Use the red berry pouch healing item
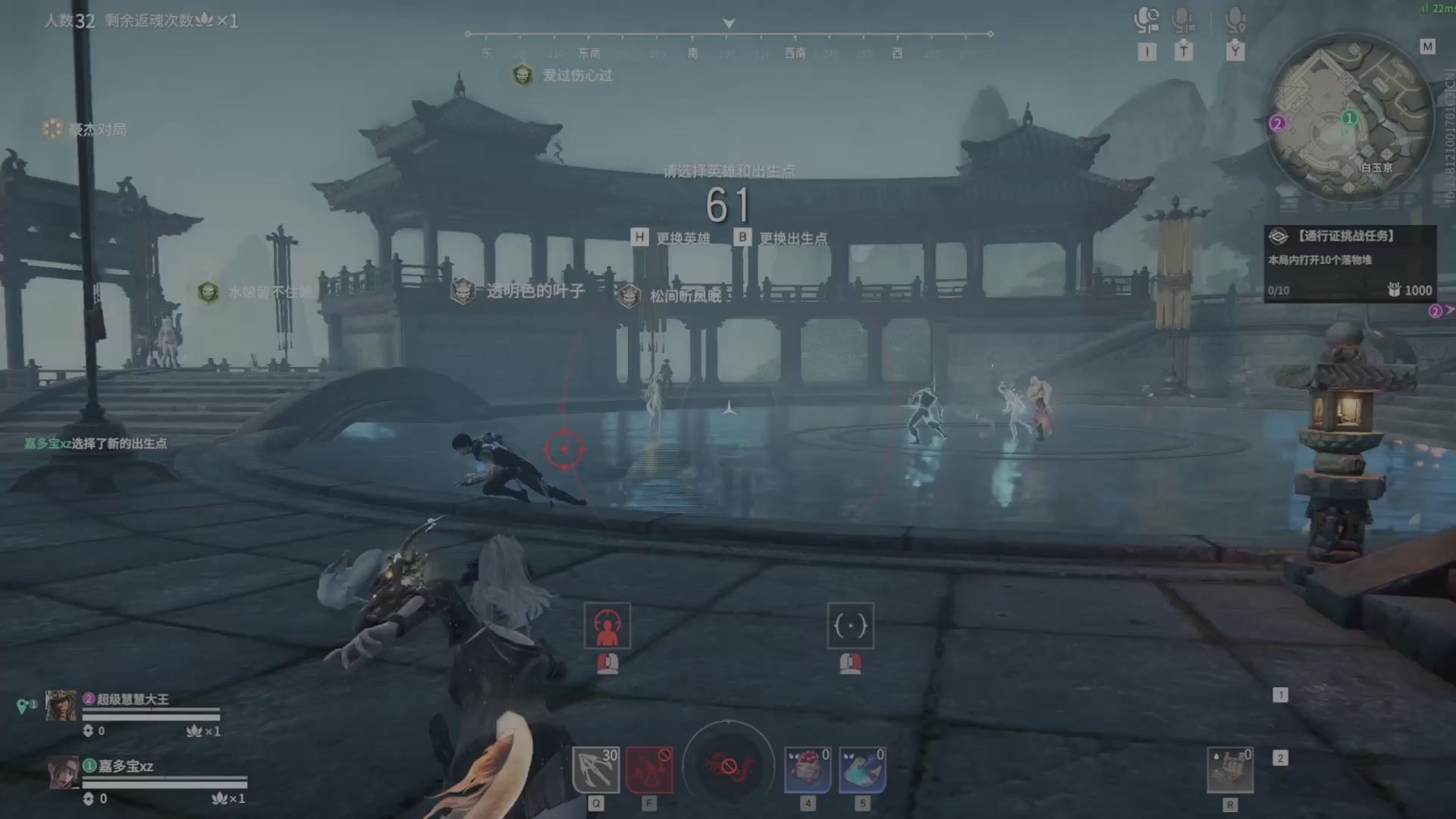 [808, 769]
